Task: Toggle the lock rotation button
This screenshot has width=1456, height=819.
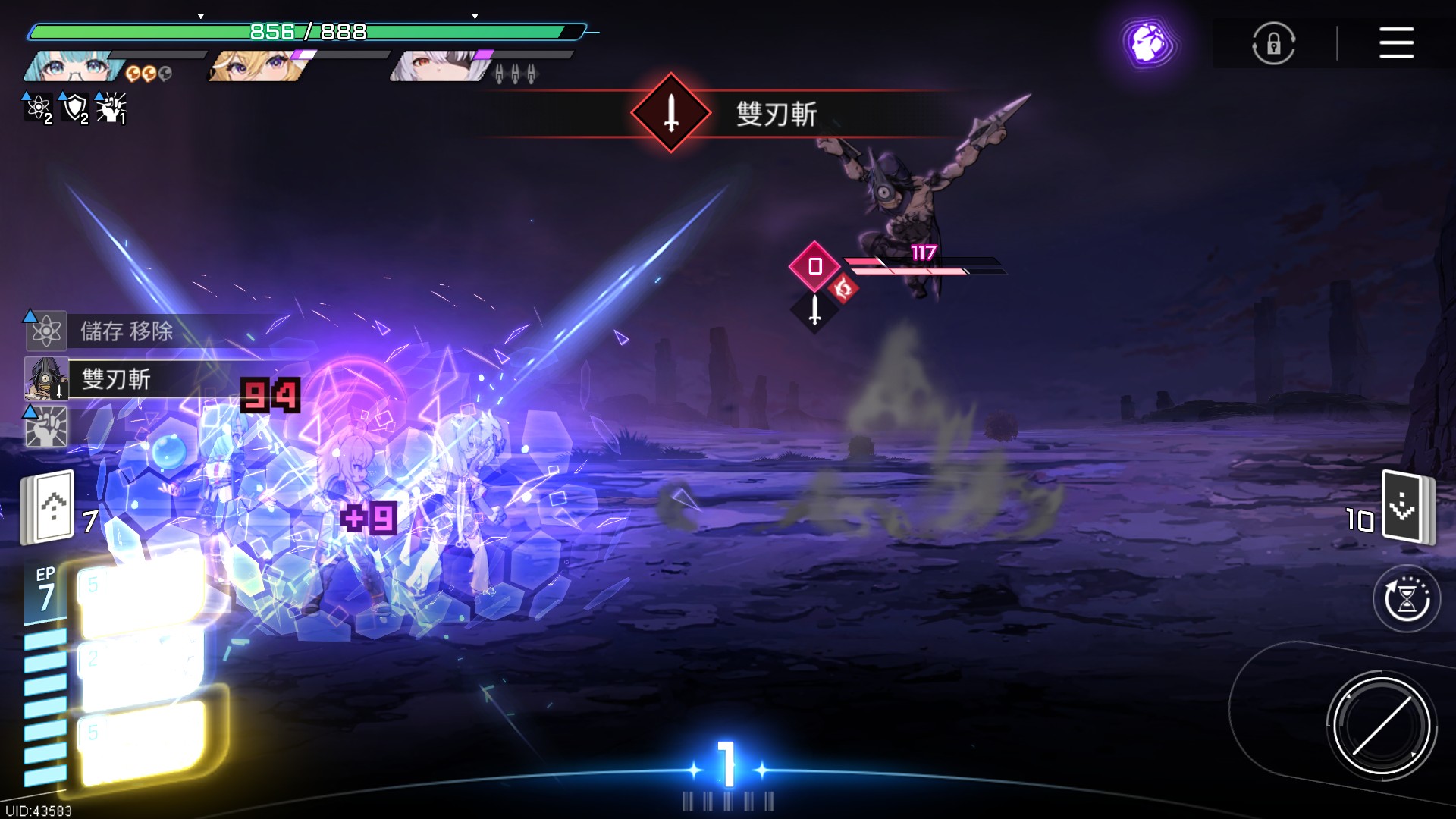Action: (x=1273, y=43)
